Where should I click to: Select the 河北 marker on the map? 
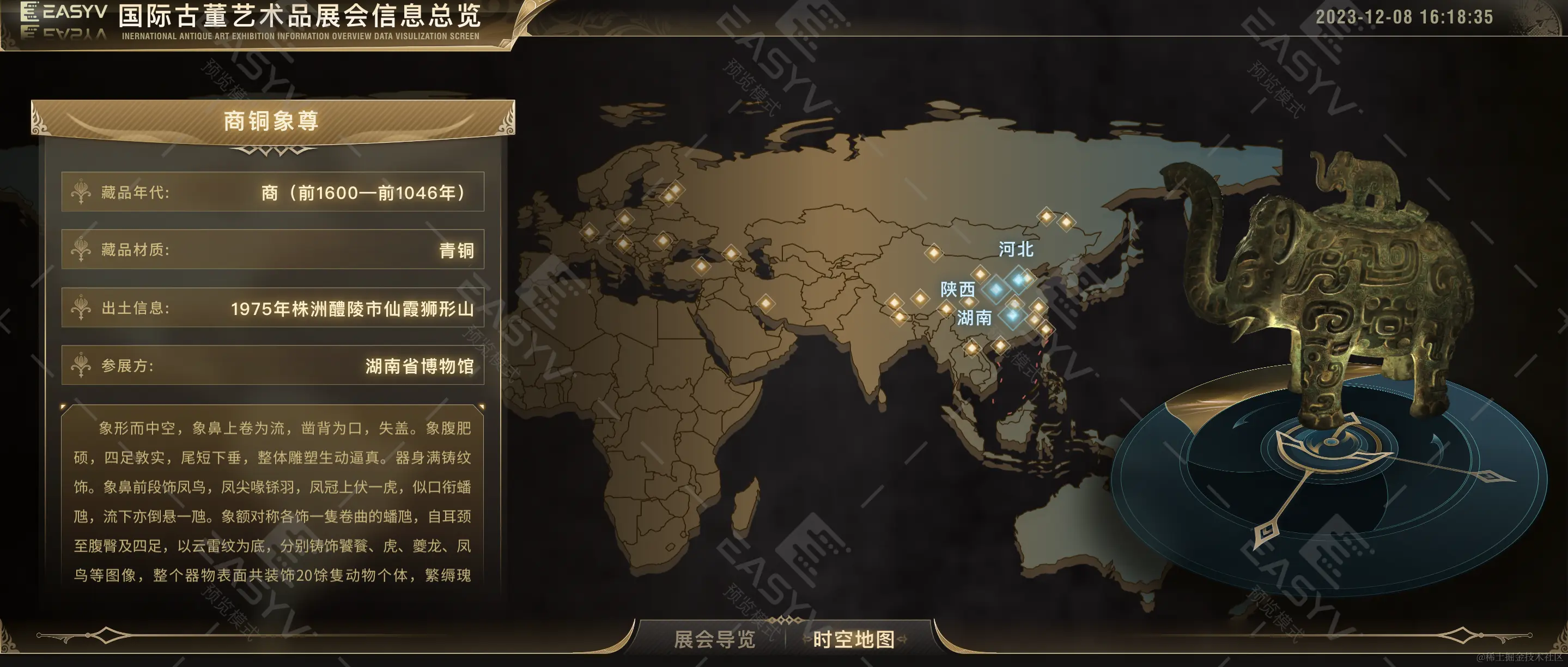tap(1018, 280)
